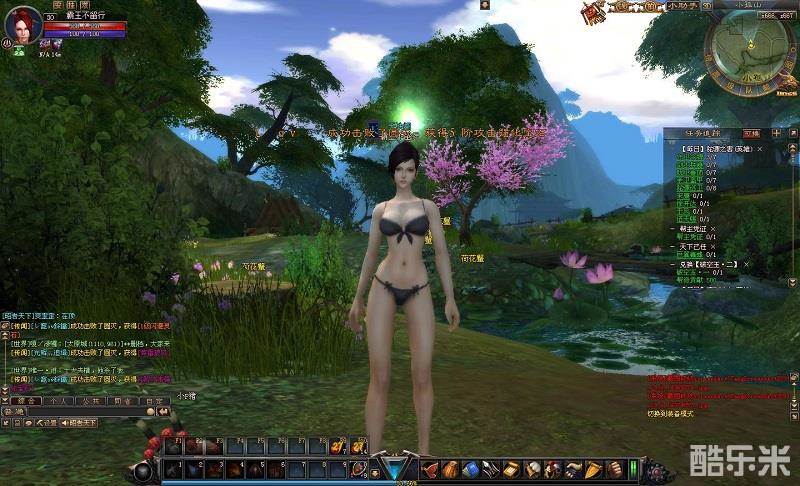Select the 可接 tab in the quest tracker
This screenshot has width=800, height=486.
[751, 133]
